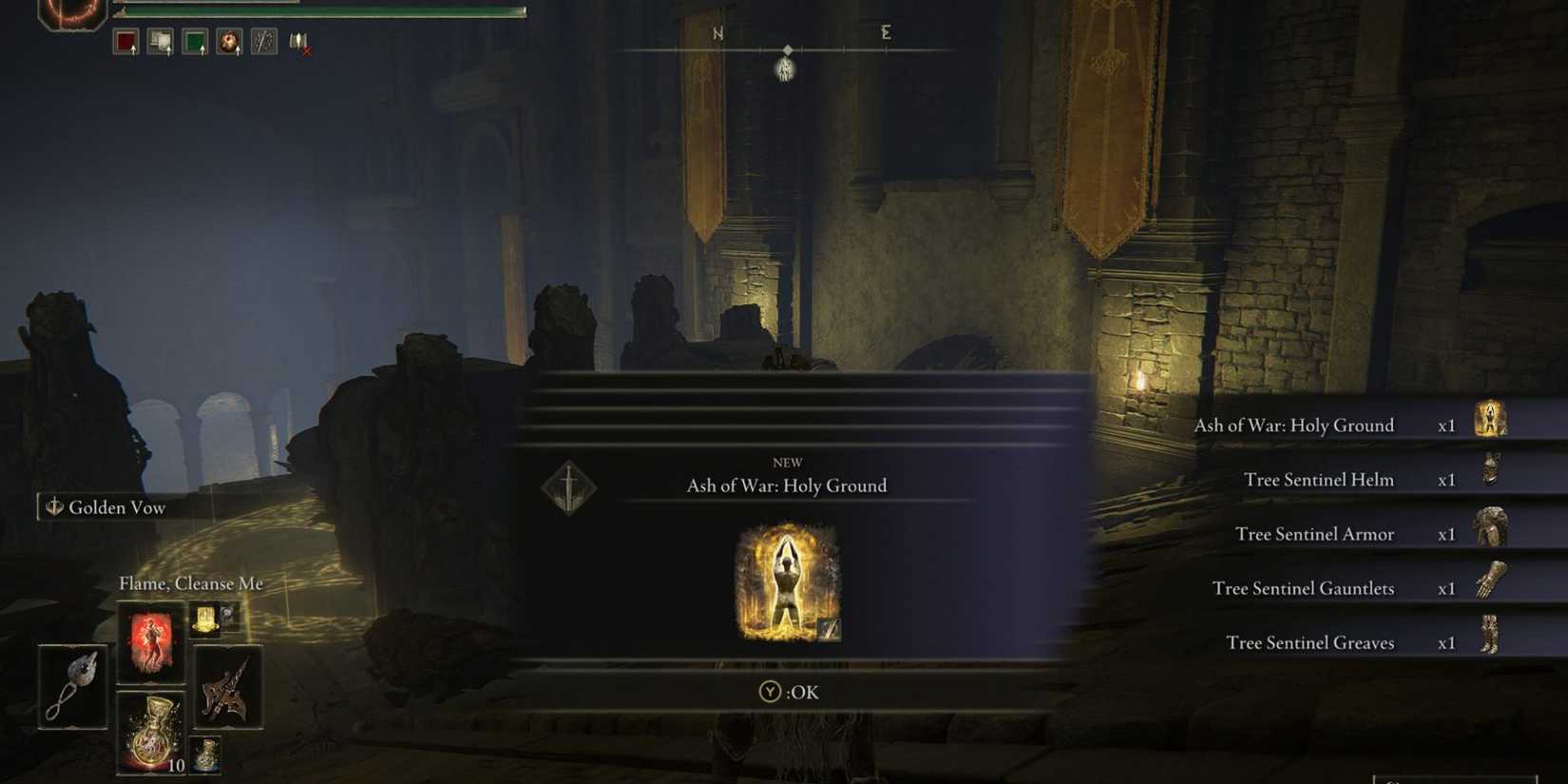Click the parchment buff icon next to red square
Image resolution: width=1568 pixels, height=784 pixels.
[x=160, y=39]
